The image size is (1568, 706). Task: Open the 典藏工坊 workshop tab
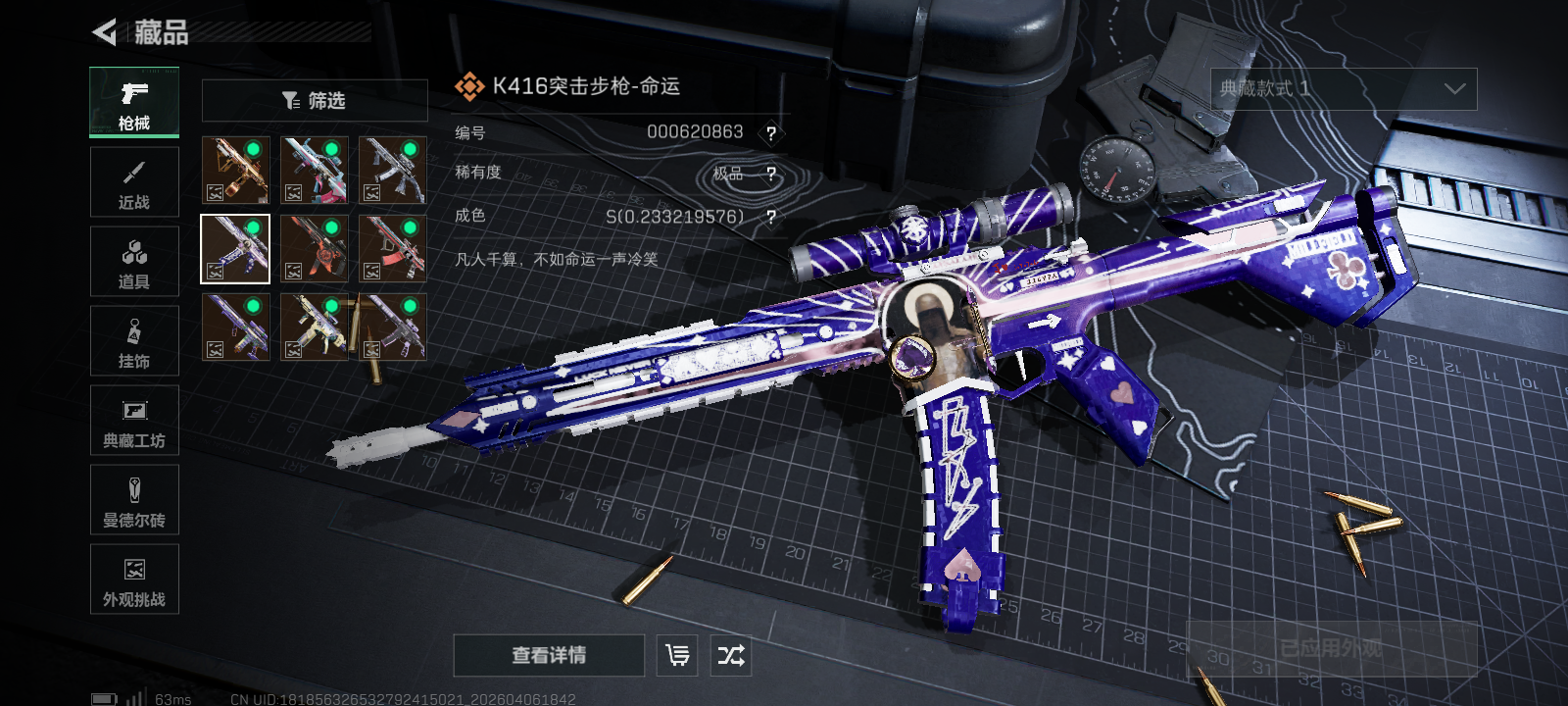(x=134, y=421)
